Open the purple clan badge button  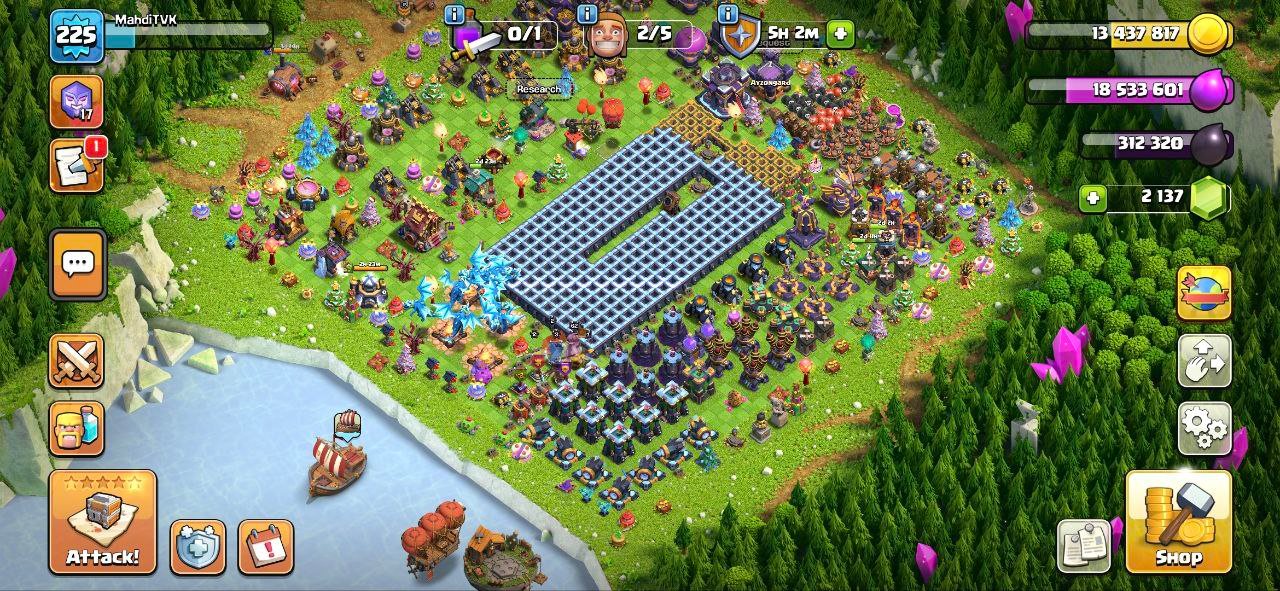[77, 101]
